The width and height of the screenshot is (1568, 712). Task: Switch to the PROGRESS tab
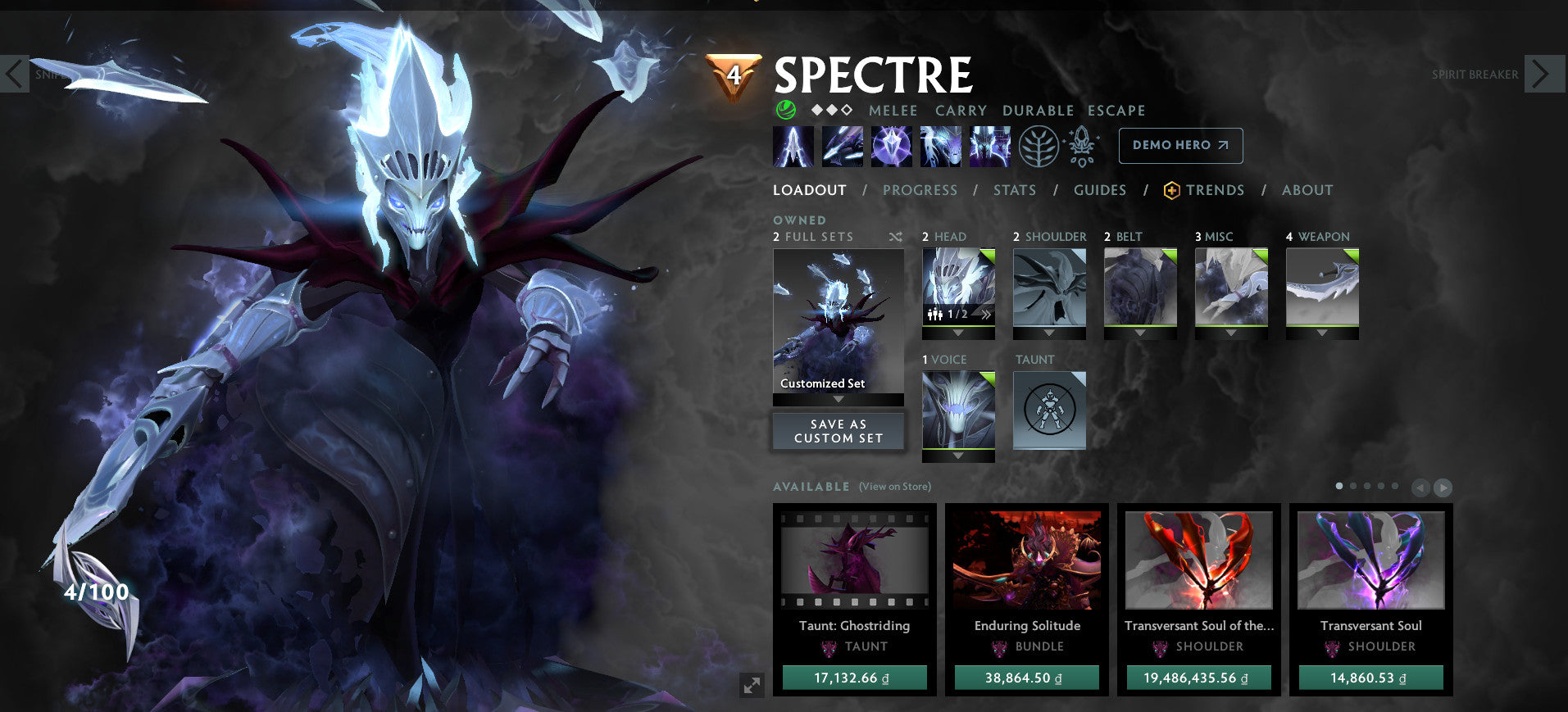pyautogui.click(x=920, y=189)
